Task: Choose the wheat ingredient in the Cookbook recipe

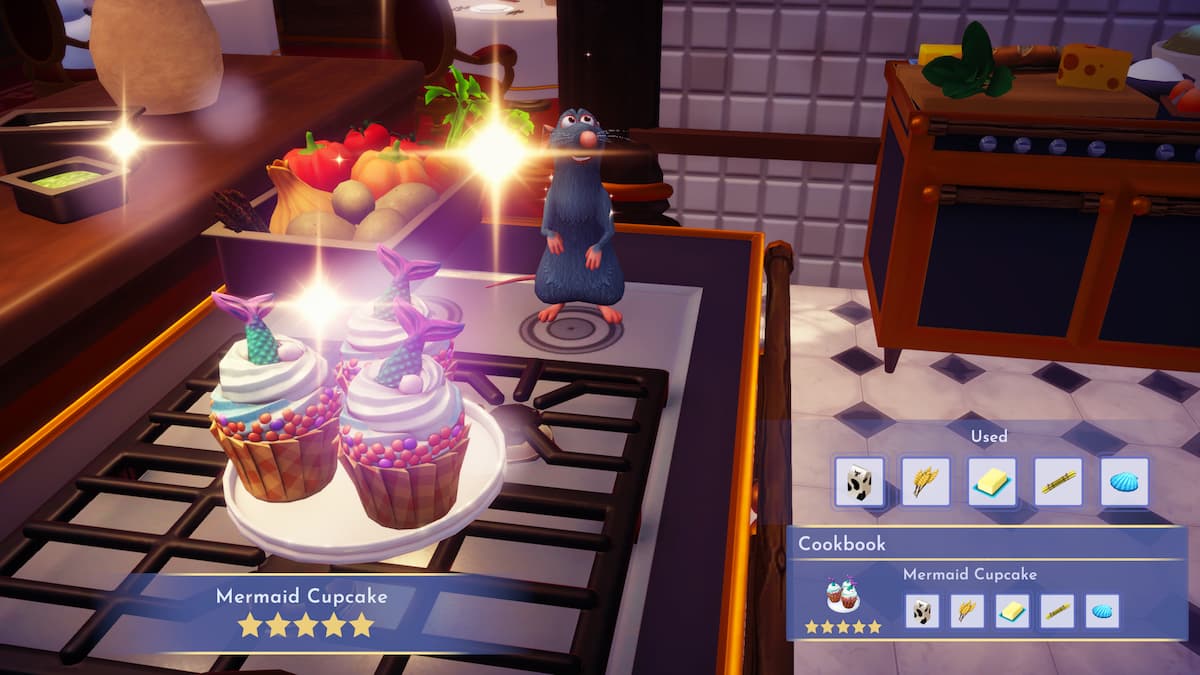Action: tap(967, 611)
